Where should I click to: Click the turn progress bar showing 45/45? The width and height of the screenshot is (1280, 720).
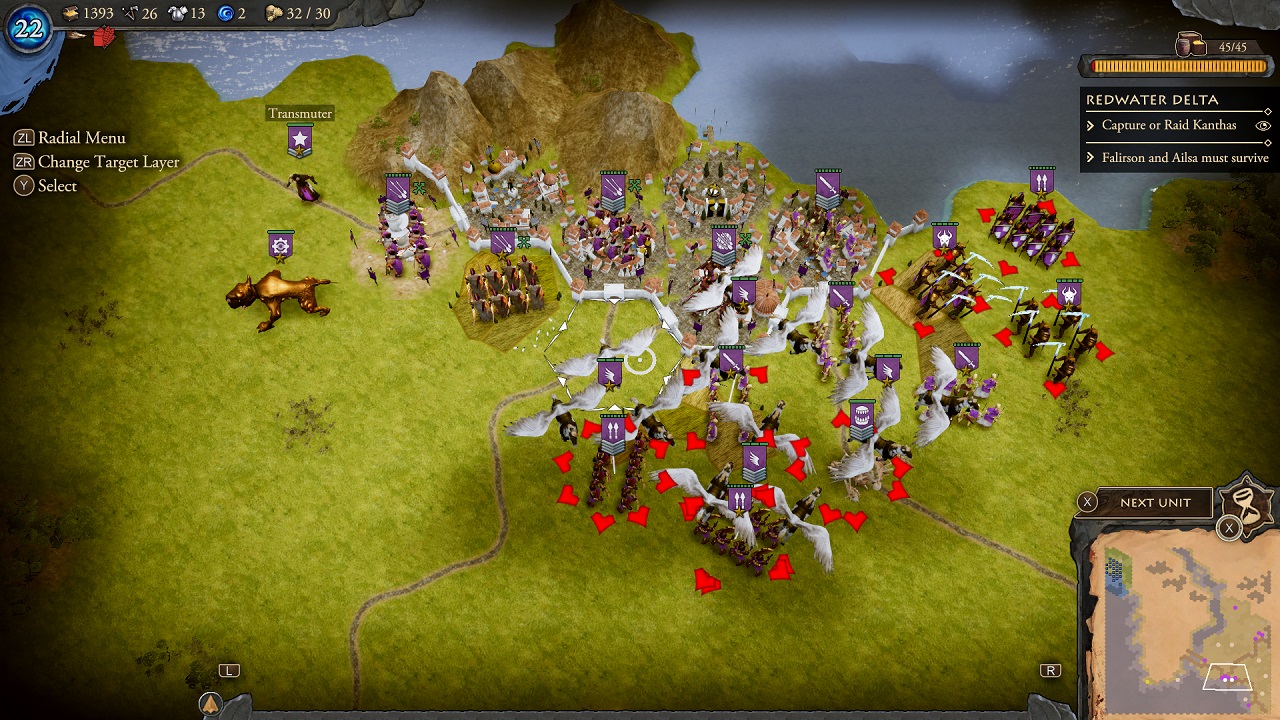(1176, 66)
